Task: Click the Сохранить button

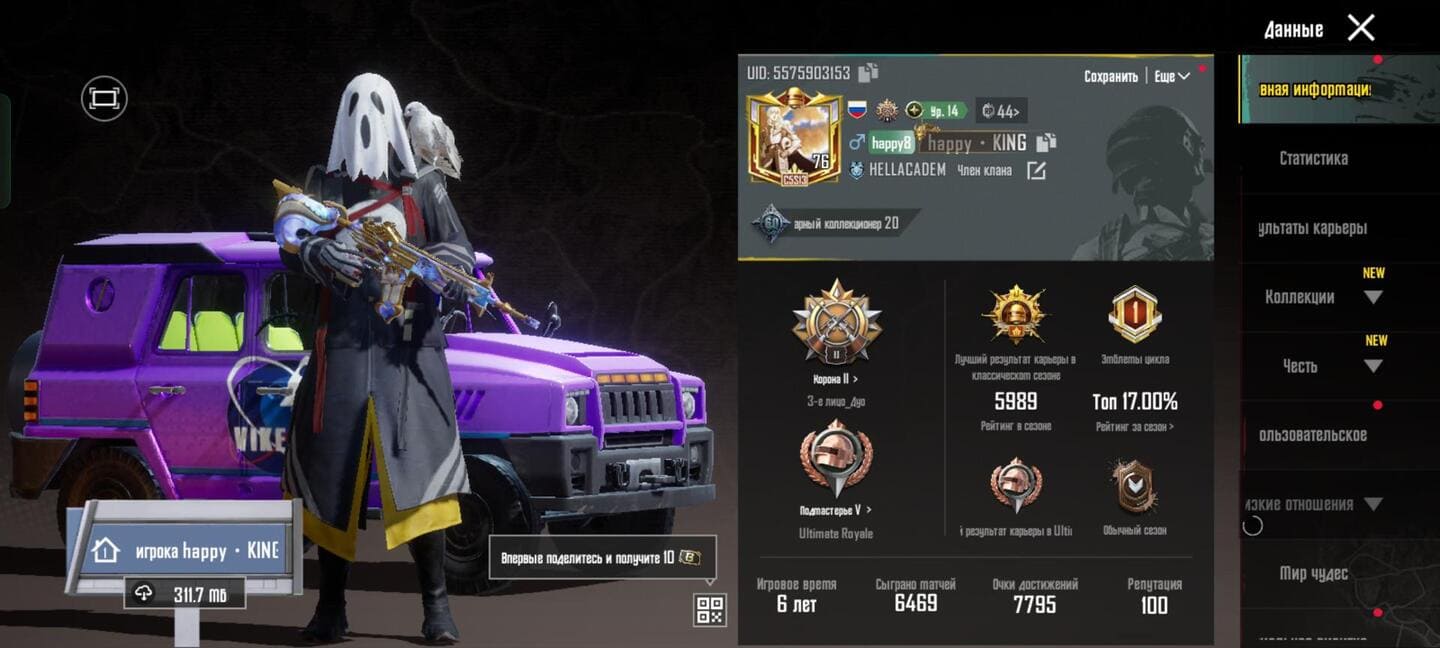Action: point(1110,77)
